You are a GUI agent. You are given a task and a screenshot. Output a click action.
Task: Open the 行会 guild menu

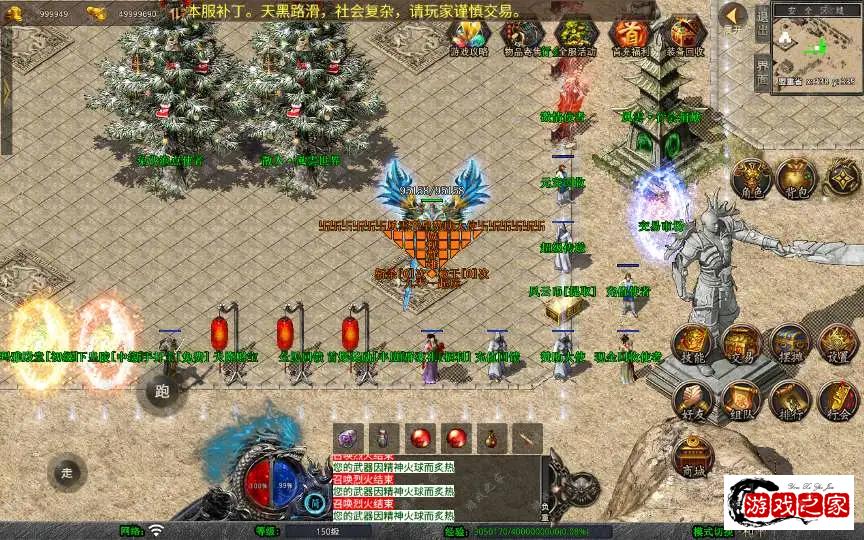(837, 400)
